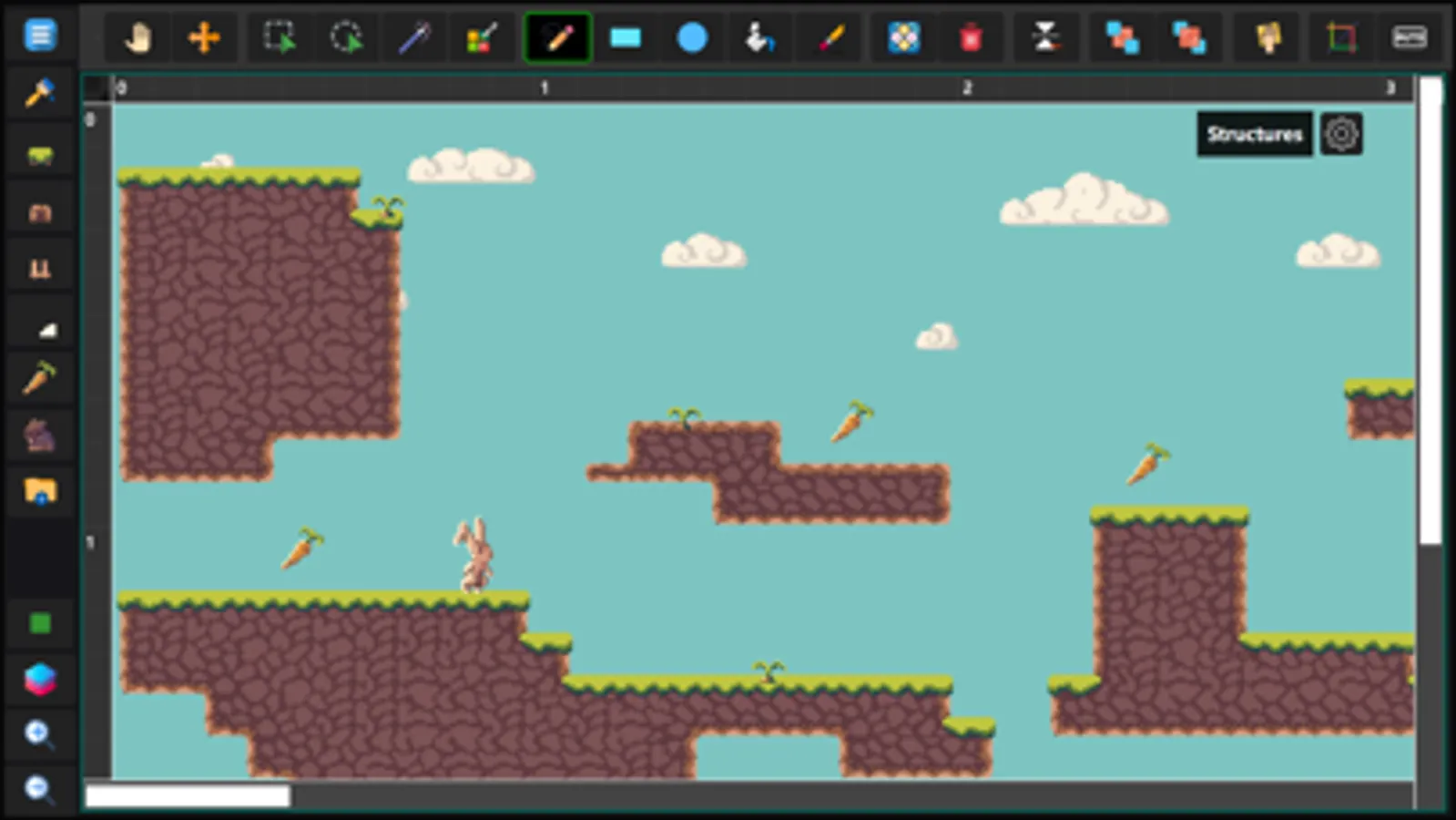Pick the rectangle shape tool
Screen dimensions: 1456x820
626,37
